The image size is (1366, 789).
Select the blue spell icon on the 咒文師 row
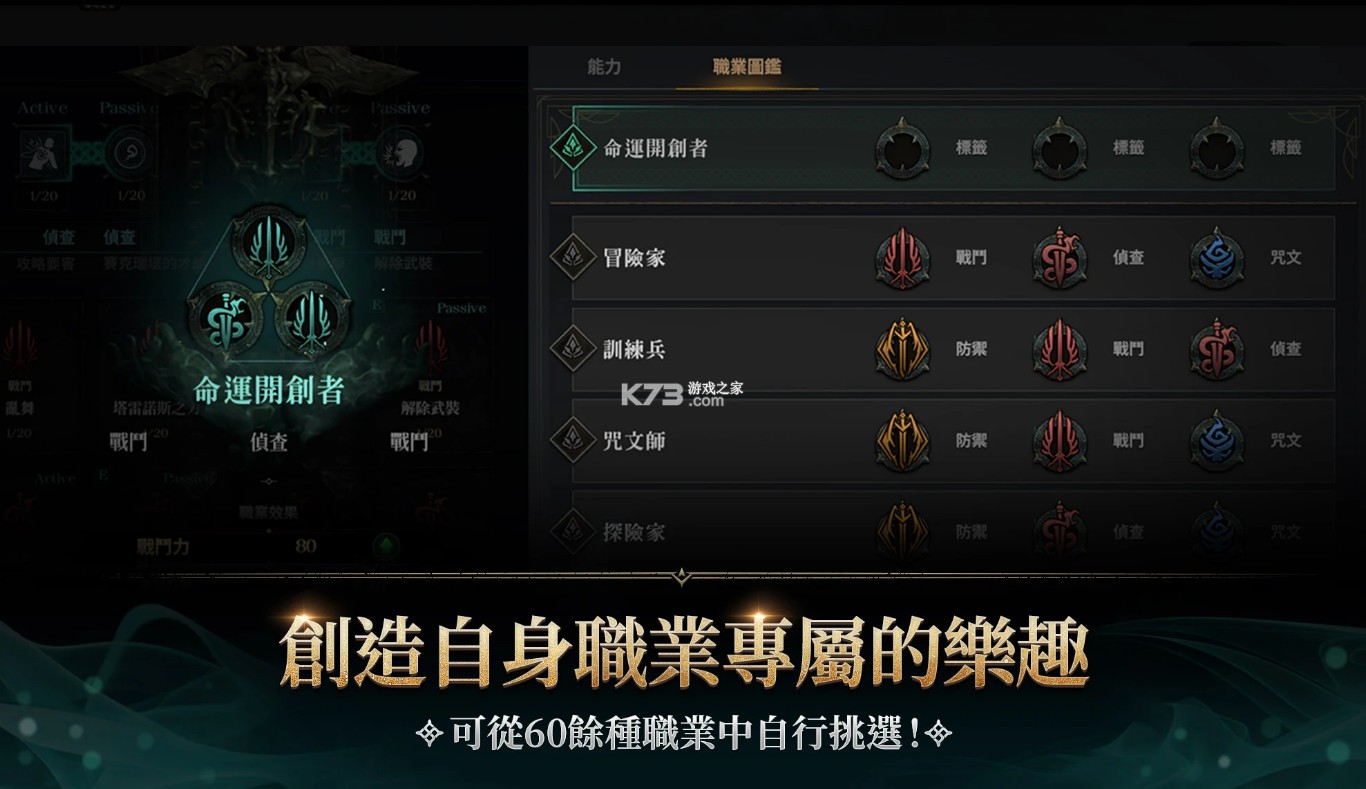point(1216,441)
